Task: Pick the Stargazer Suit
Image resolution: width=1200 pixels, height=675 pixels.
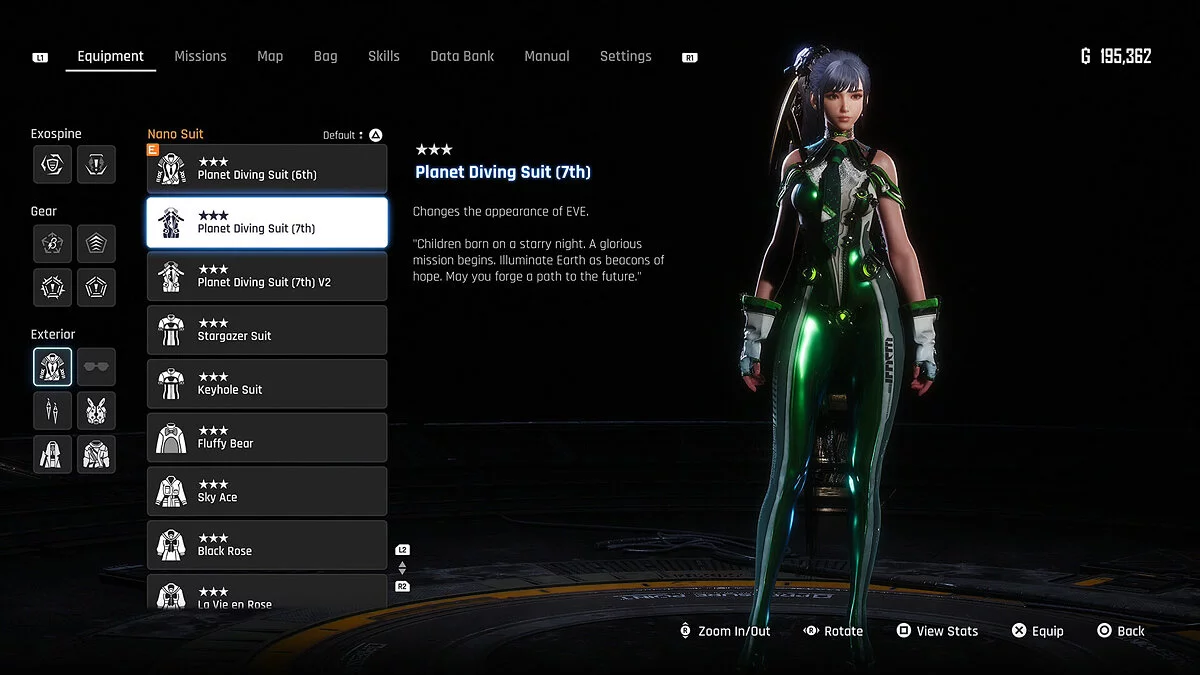Action: (267, 331)
